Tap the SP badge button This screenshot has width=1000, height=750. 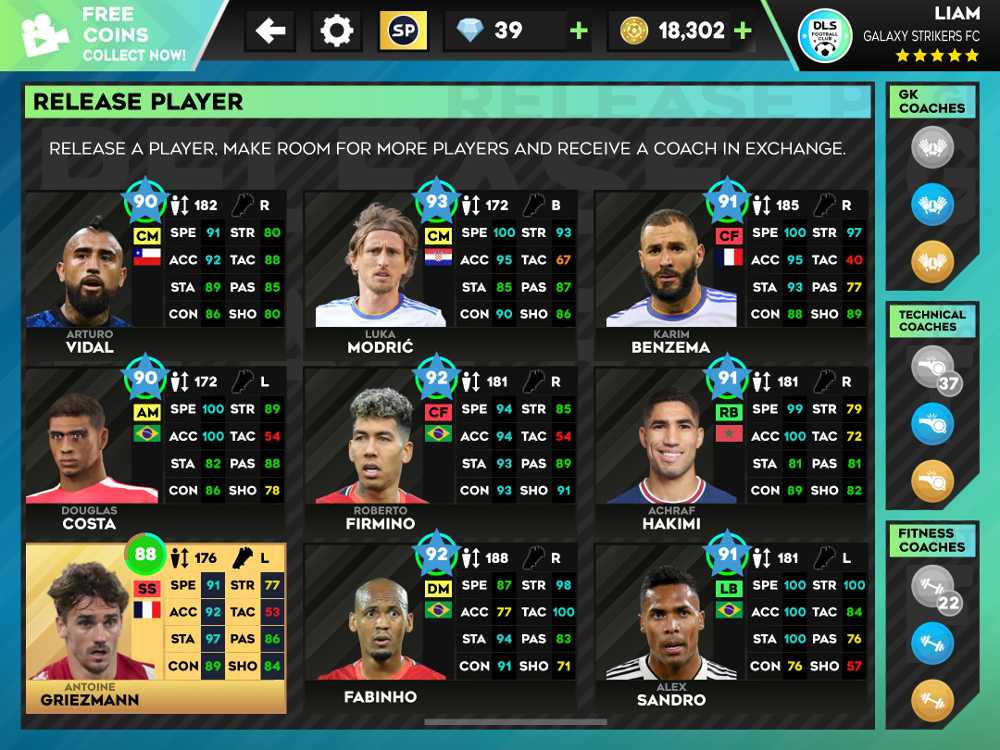pyautogui.click(x=403, y=31)
